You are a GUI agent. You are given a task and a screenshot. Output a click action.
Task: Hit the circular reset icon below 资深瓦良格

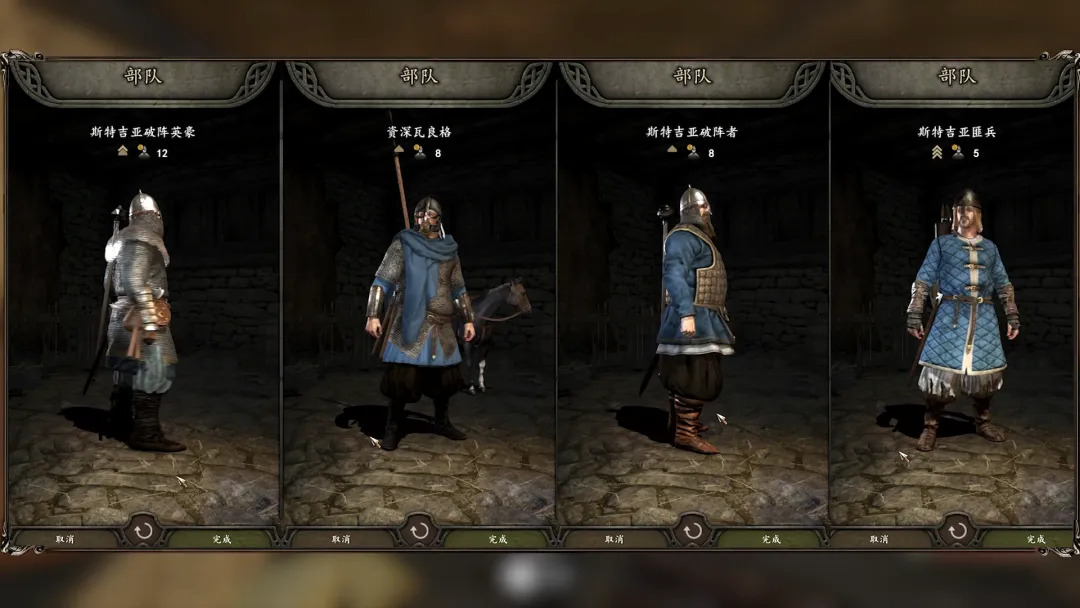tap(419, 530)
